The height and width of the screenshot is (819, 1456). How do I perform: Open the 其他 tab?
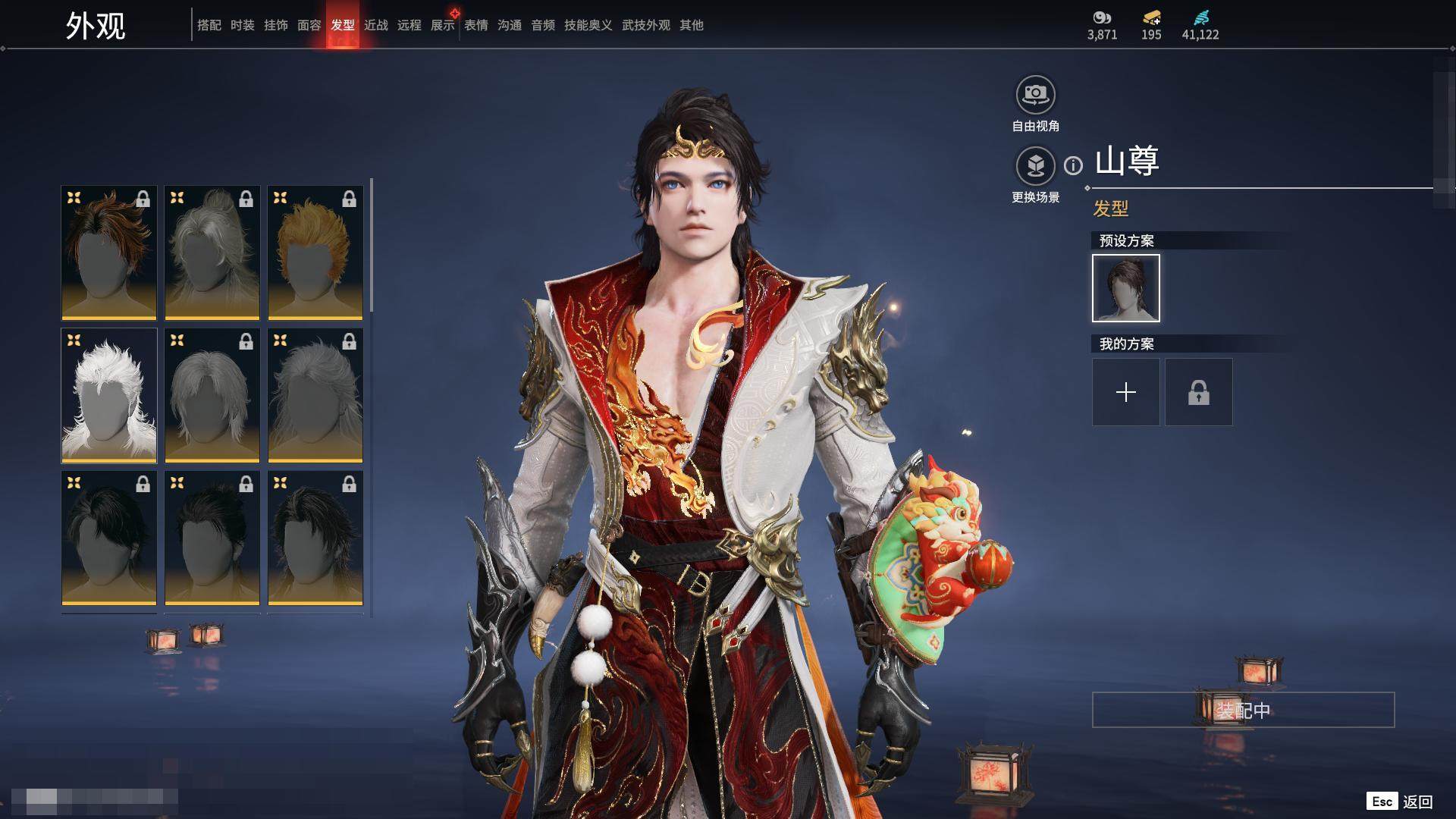(x=691, y=25)
